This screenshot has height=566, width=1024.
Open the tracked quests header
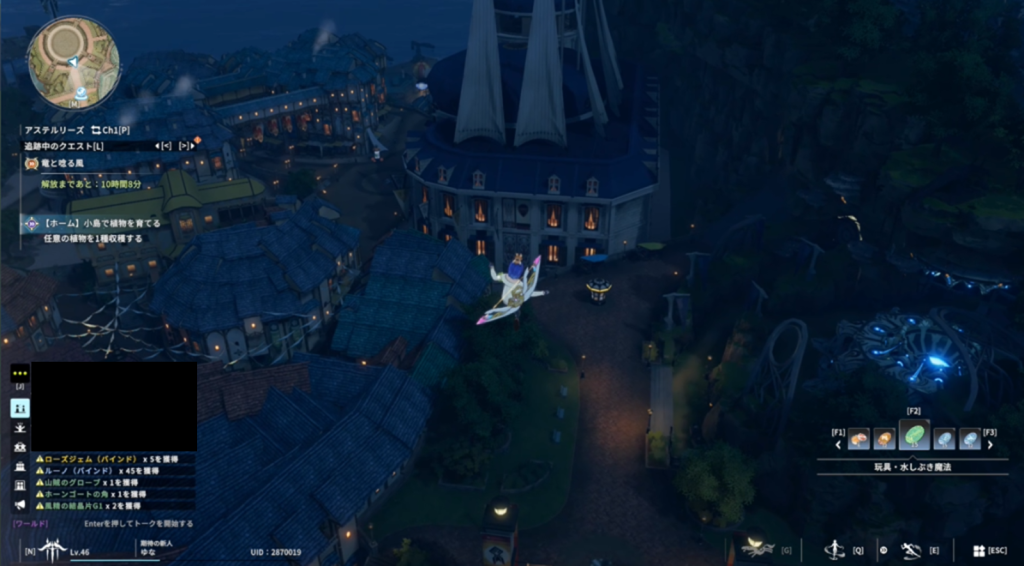62,146
